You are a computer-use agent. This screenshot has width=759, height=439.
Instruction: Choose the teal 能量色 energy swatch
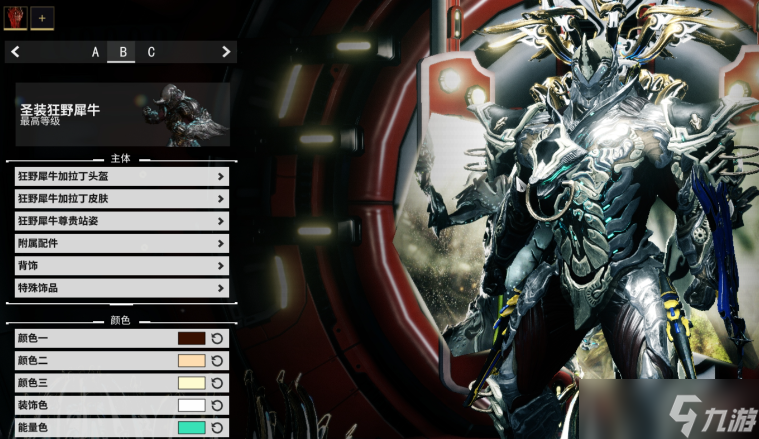[191, 427]
